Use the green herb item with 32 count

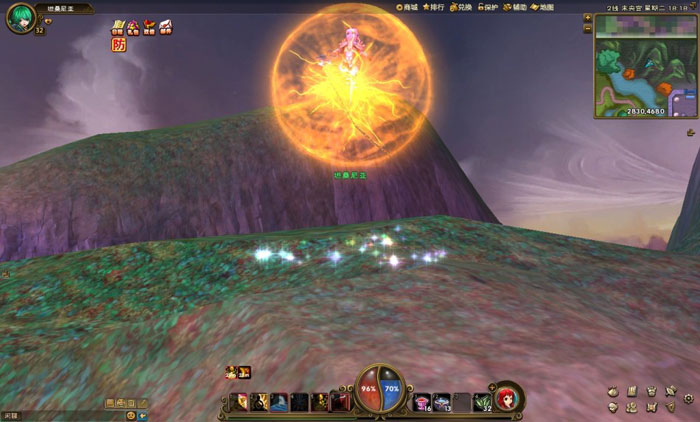482,401
